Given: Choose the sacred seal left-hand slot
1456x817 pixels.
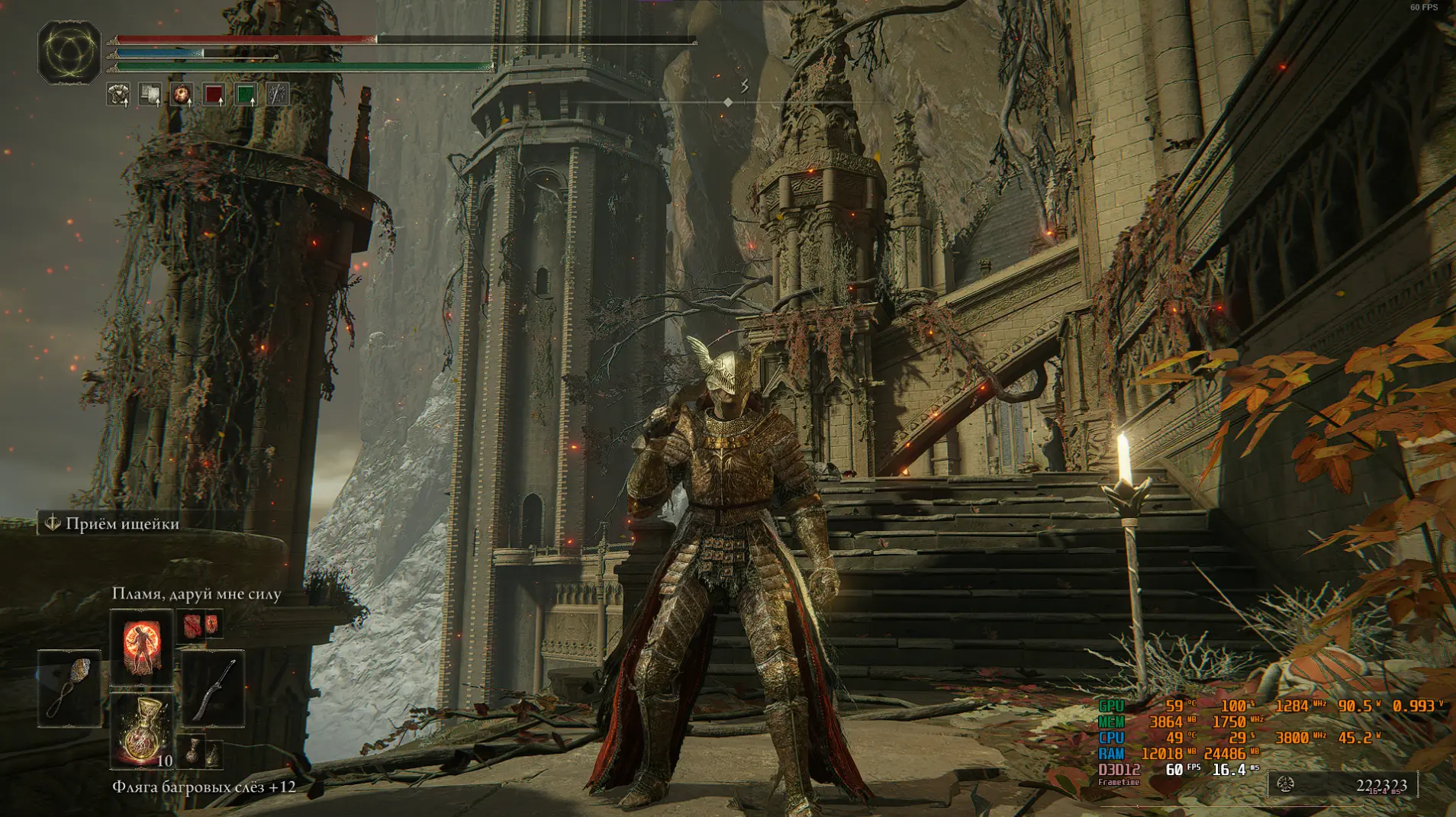Looking at the screenshot, I should point(69,687).
